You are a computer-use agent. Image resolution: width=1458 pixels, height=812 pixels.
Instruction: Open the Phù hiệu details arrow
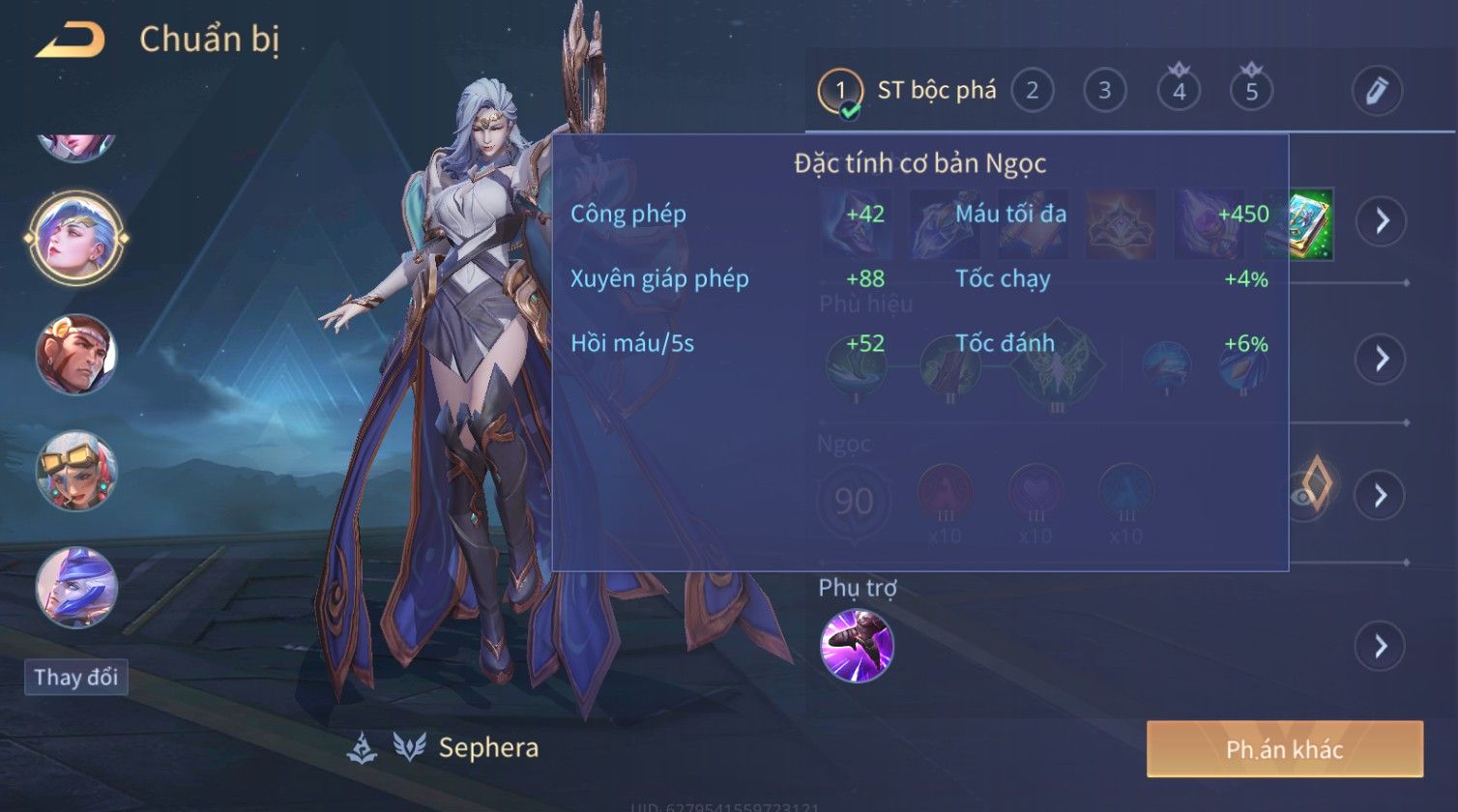pos(1381,359)
